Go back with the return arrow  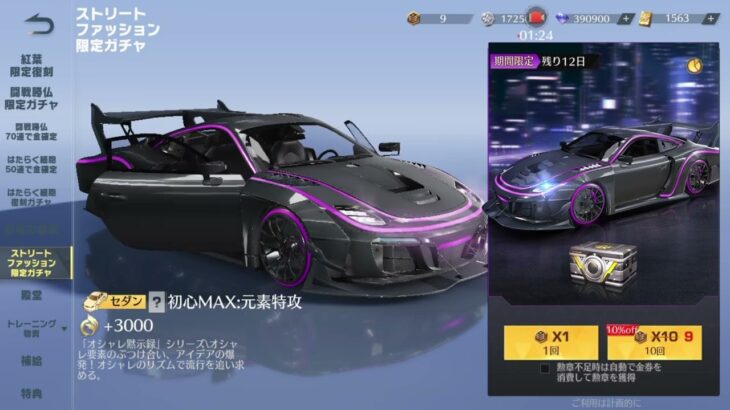(38, 21)
